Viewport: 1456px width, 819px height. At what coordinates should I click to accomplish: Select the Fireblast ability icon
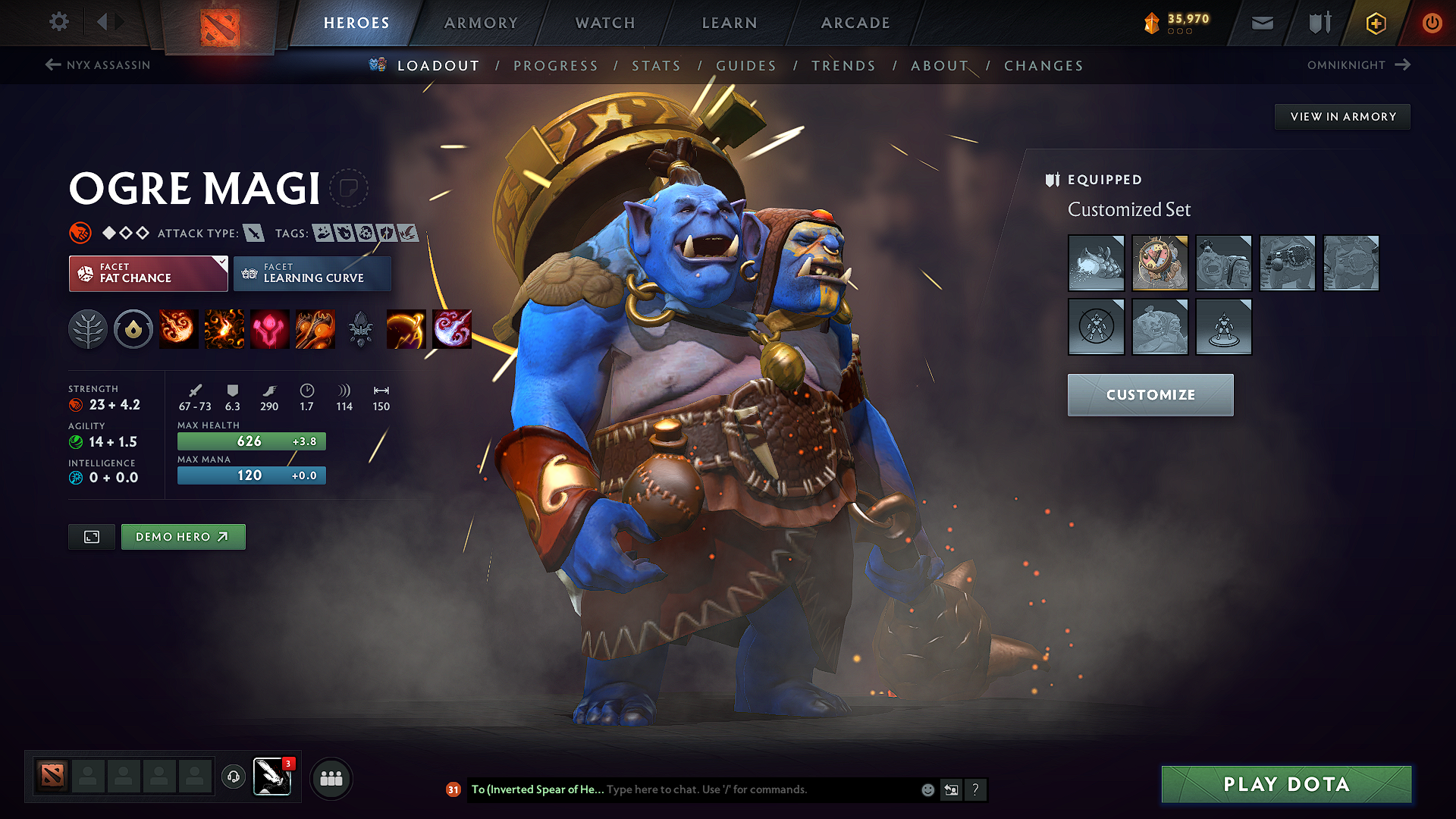pyautogui.click(x=179, y=328)
